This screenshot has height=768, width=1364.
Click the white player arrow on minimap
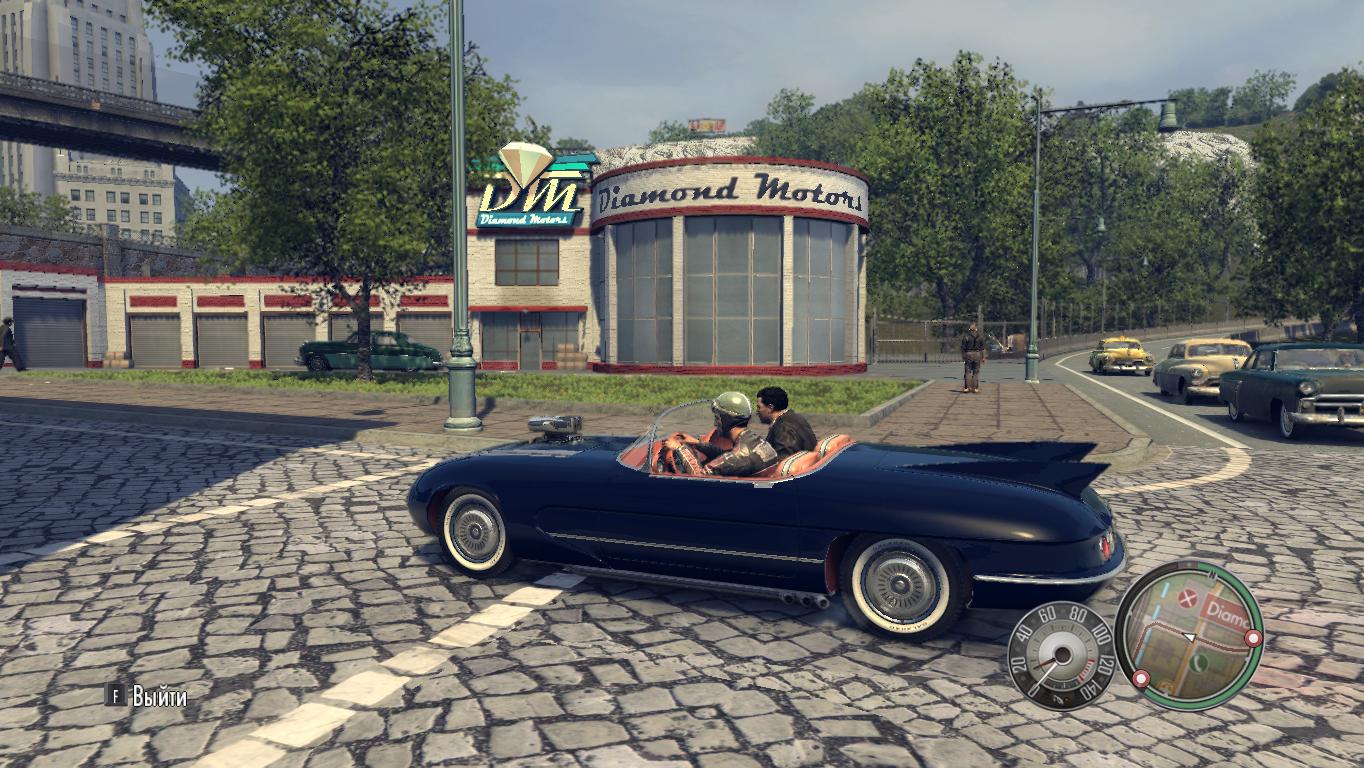tap(1190, 636)
